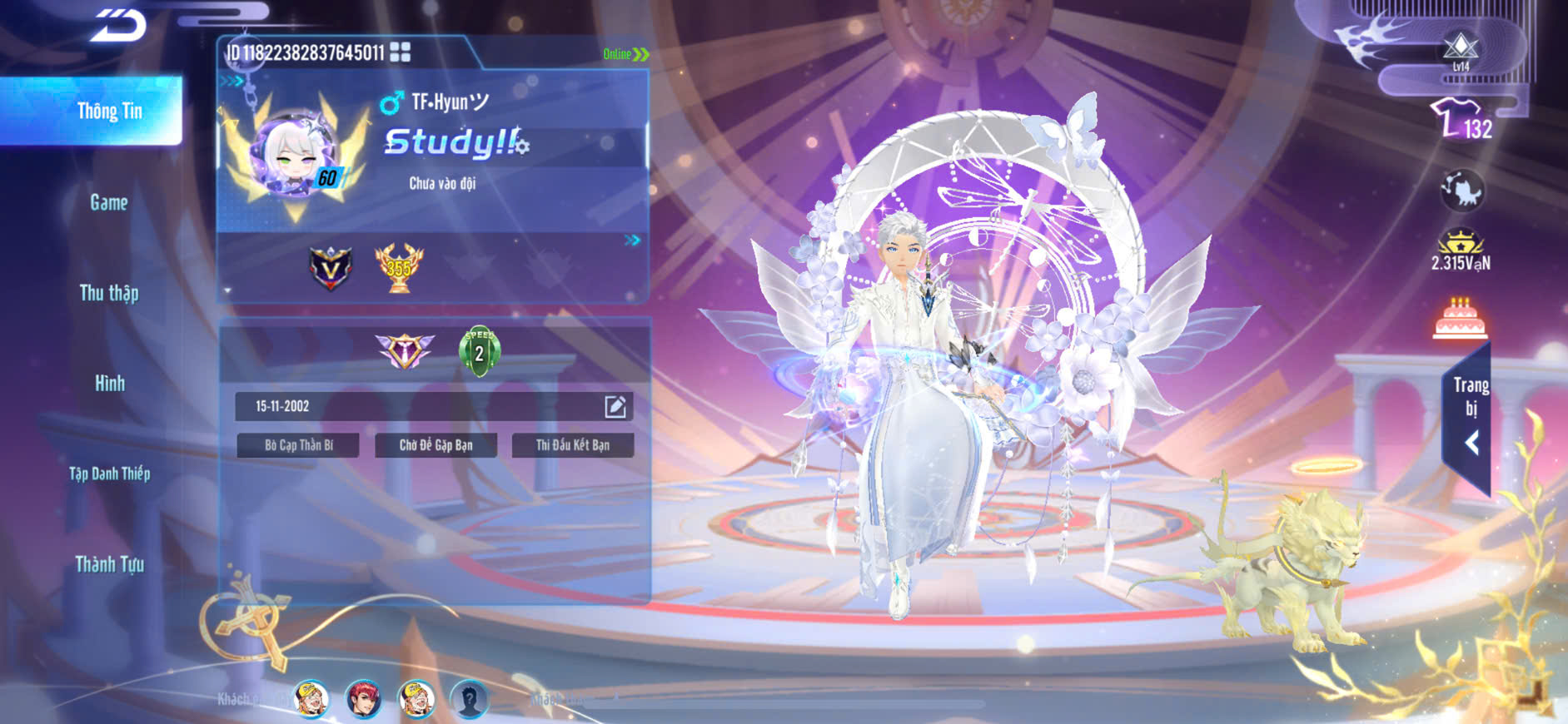
Task: Open the Hình tab
Action: coord(109,383)
